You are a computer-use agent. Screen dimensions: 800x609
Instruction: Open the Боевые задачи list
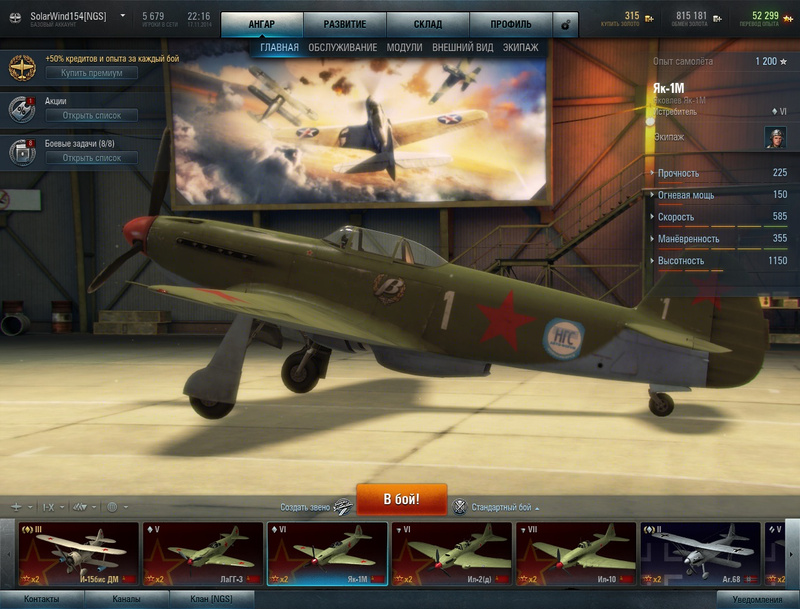click(x=91, y=158)
